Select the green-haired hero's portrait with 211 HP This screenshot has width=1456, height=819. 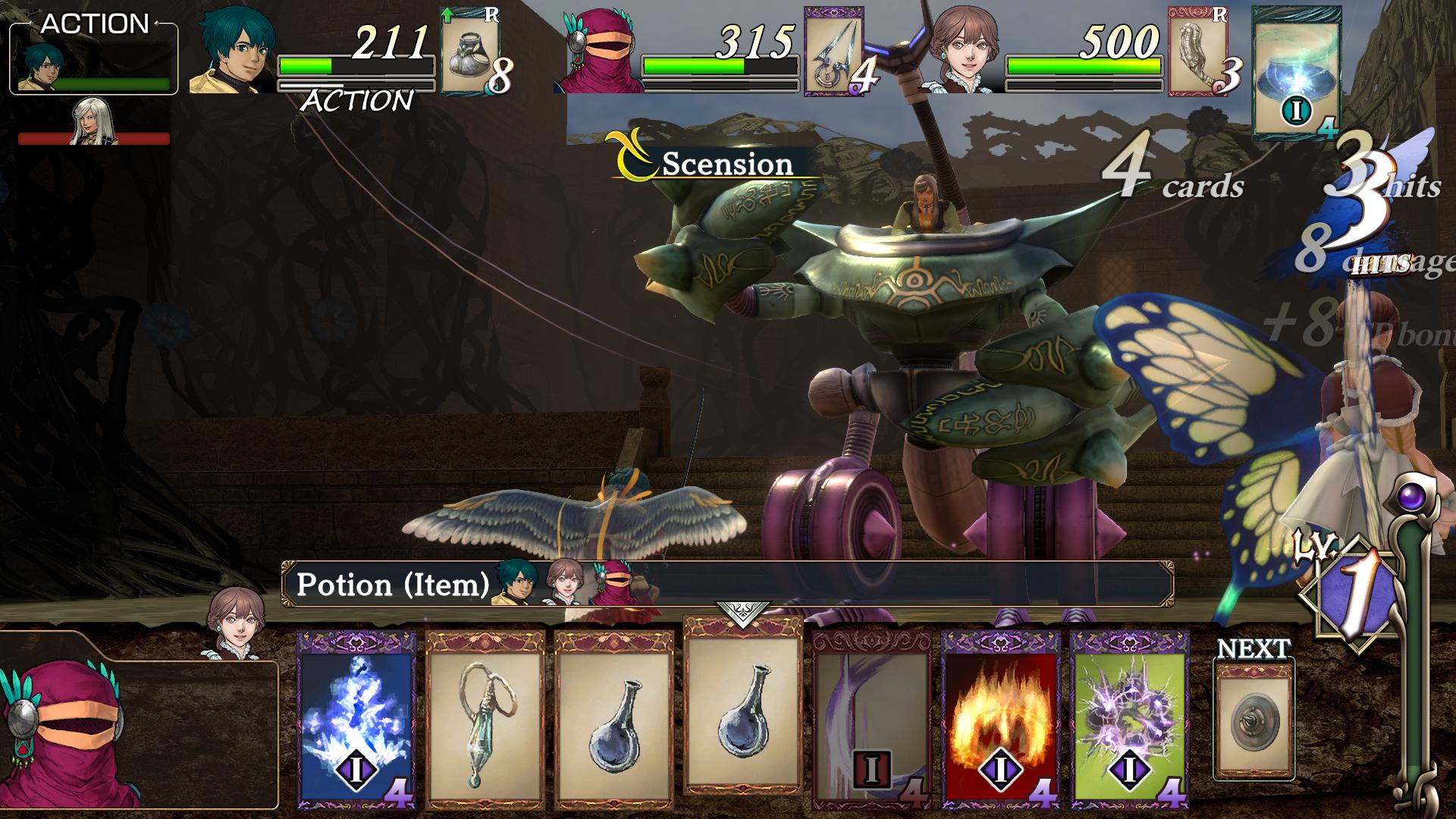(x=234, y=55)
